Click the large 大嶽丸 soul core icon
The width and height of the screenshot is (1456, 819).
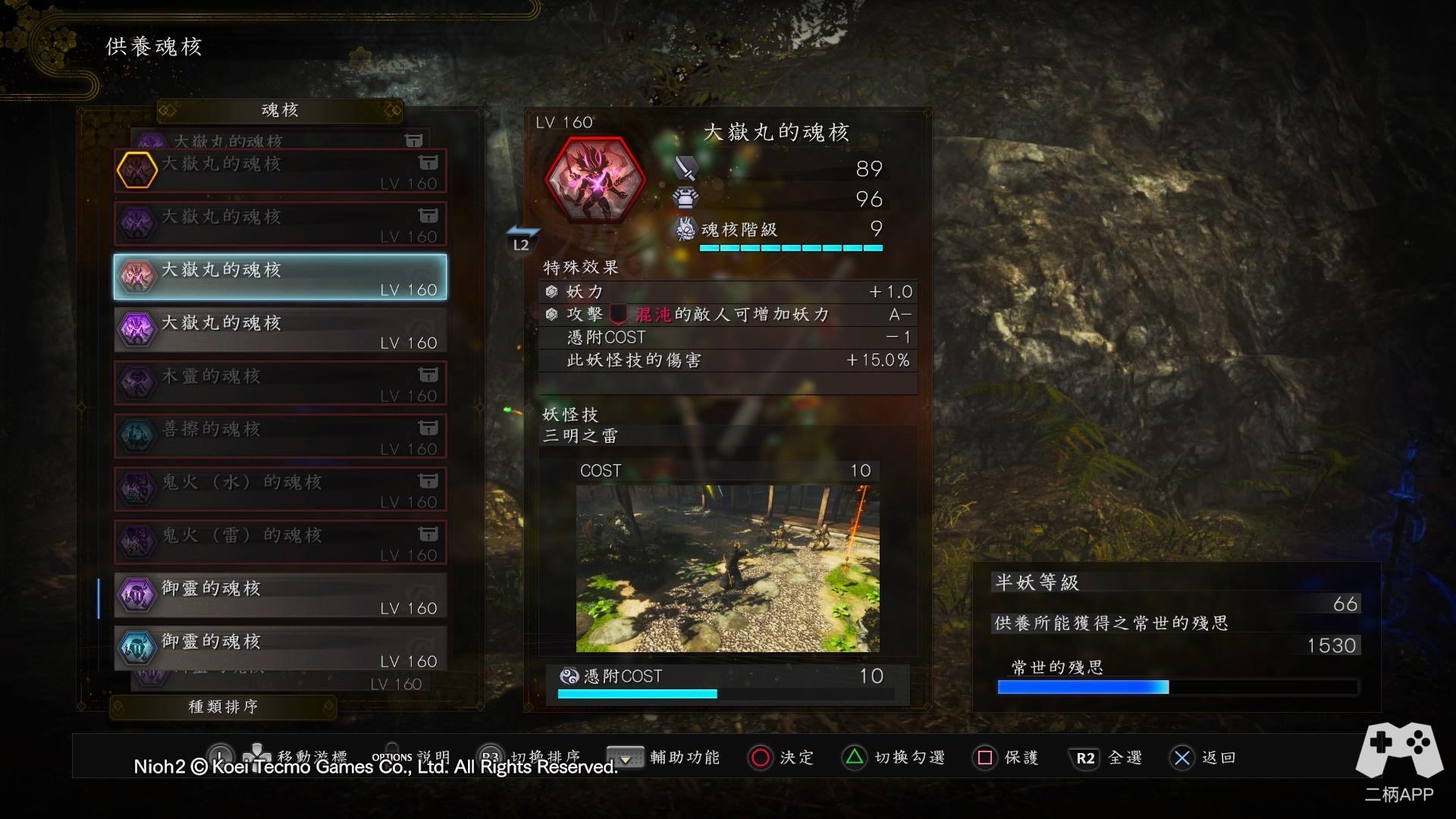(595, 179)
